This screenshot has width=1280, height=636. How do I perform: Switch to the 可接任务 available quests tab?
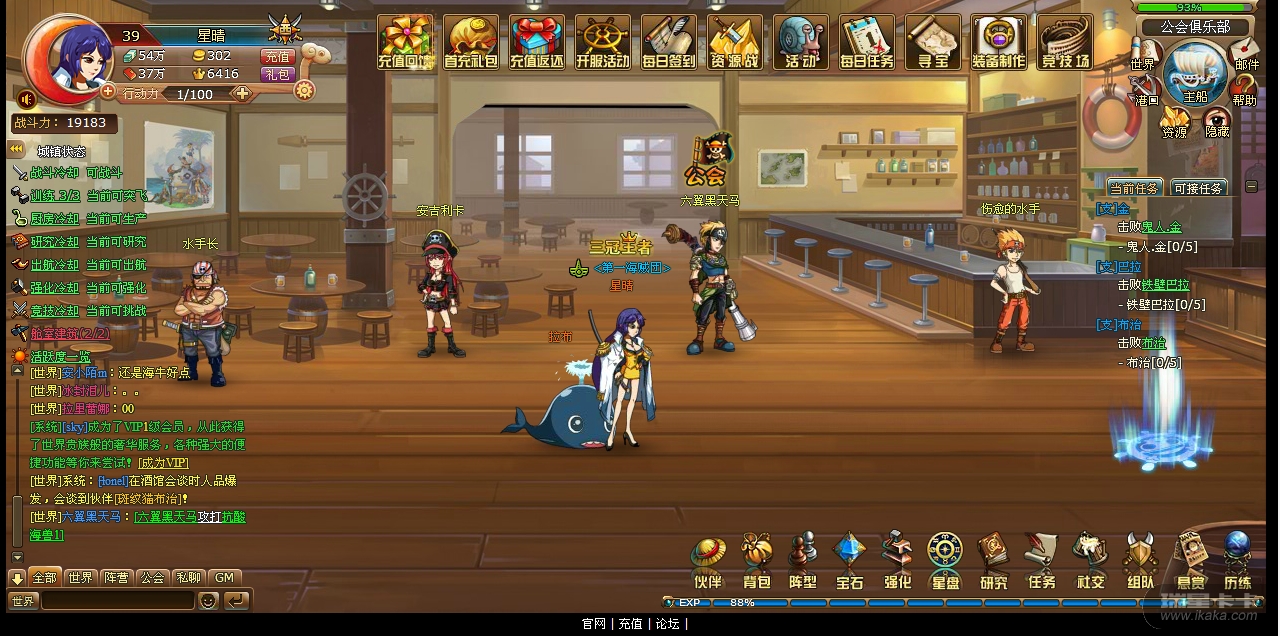tap(1198, 188)
